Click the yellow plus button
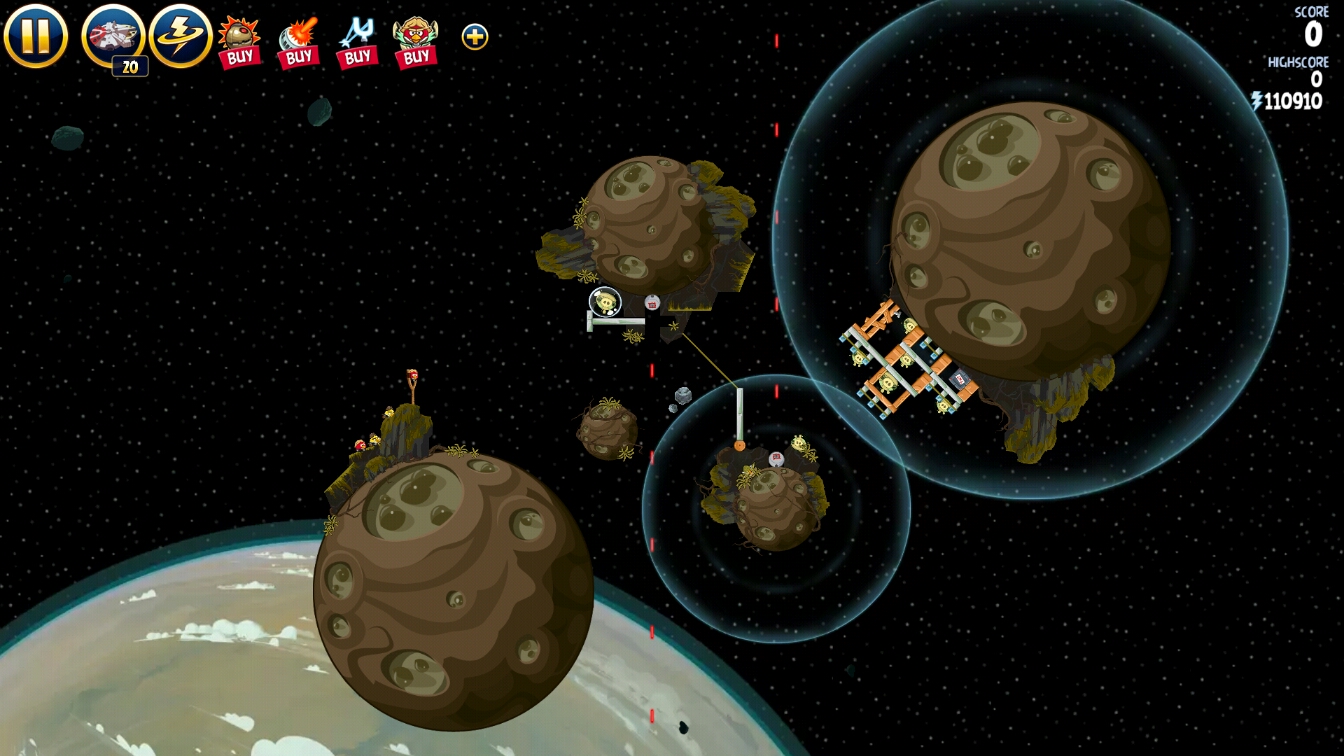1344x756 pixels. (475, 37)
